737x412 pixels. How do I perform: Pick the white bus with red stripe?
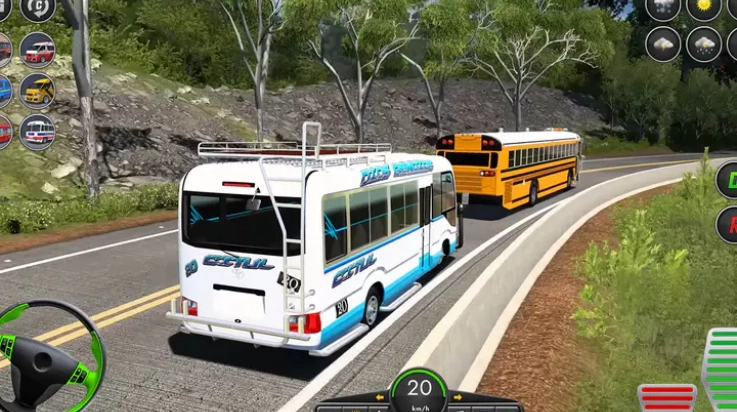point(38,131)
